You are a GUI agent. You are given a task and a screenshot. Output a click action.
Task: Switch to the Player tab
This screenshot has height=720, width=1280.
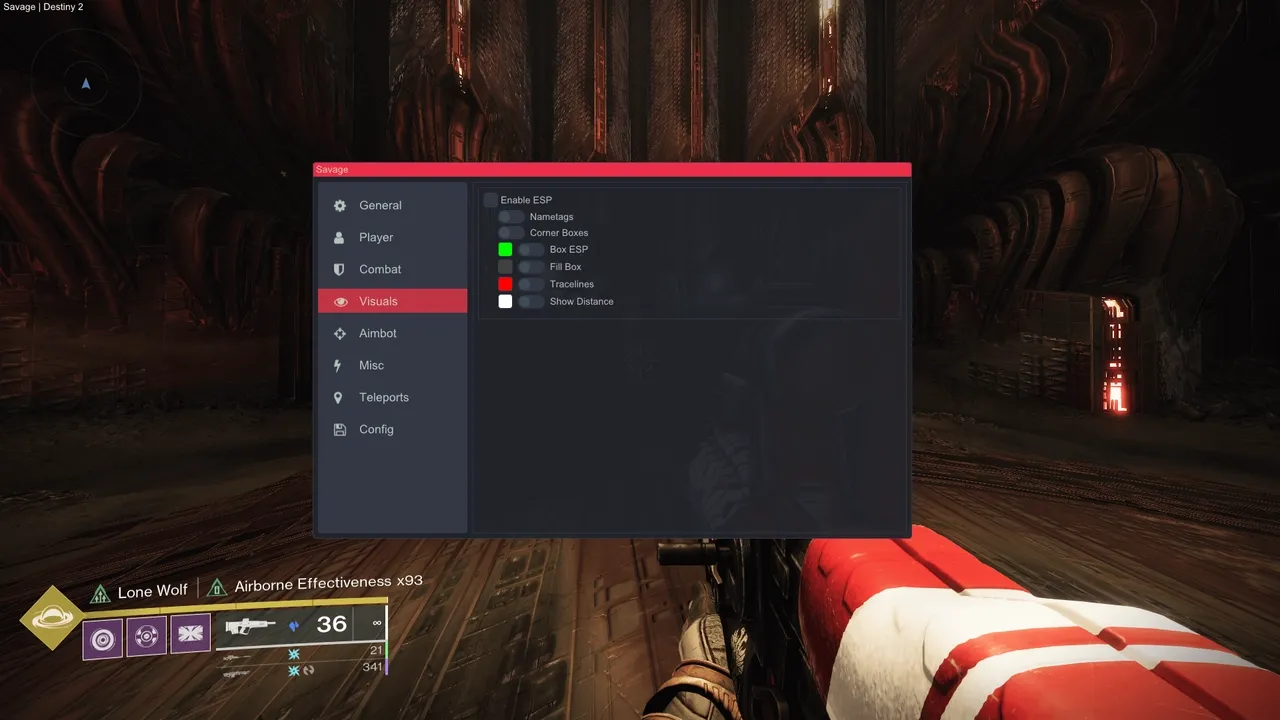point(376,237)
